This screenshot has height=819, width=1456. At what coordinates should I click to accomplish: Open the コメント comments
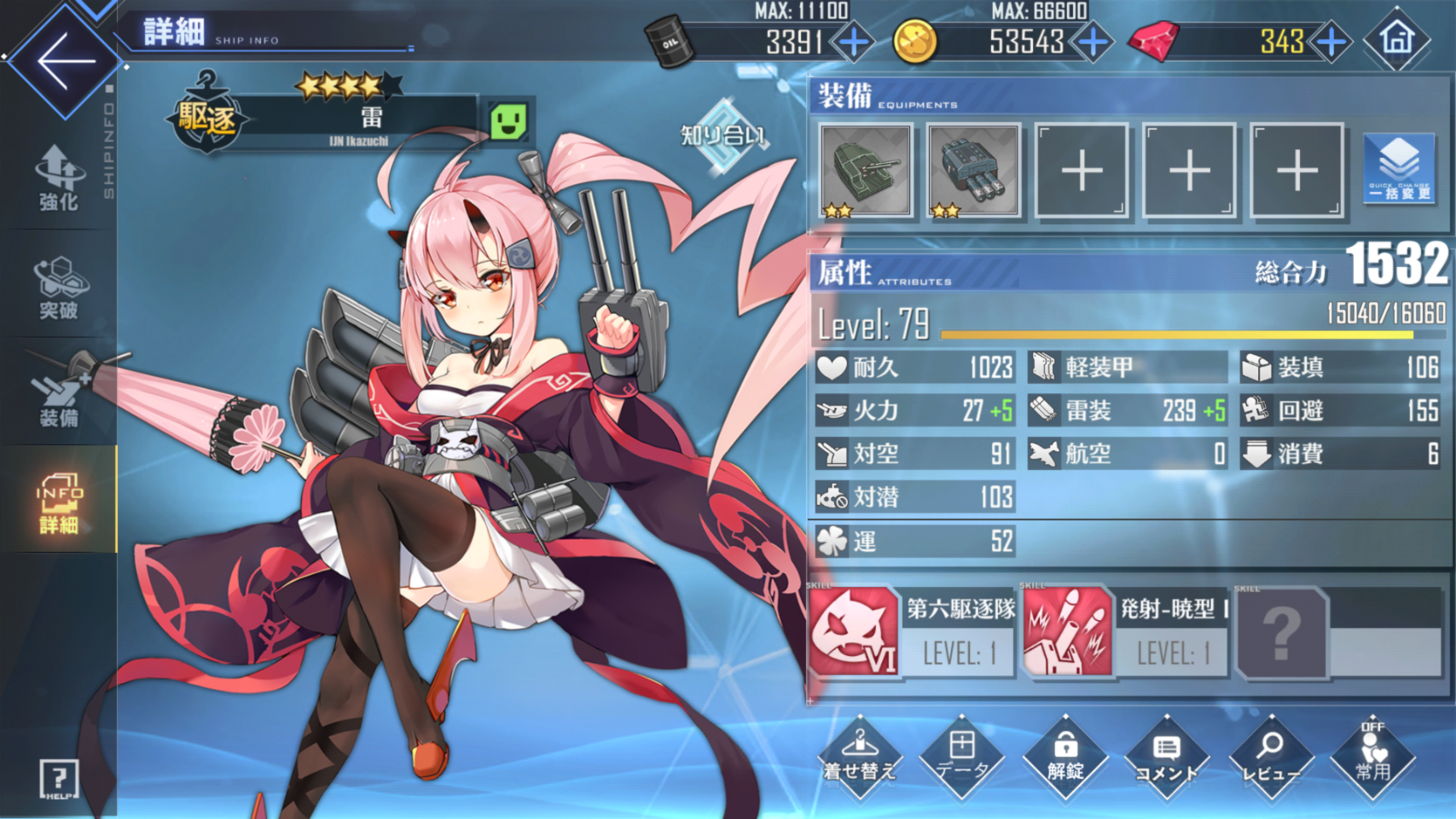1167,757
